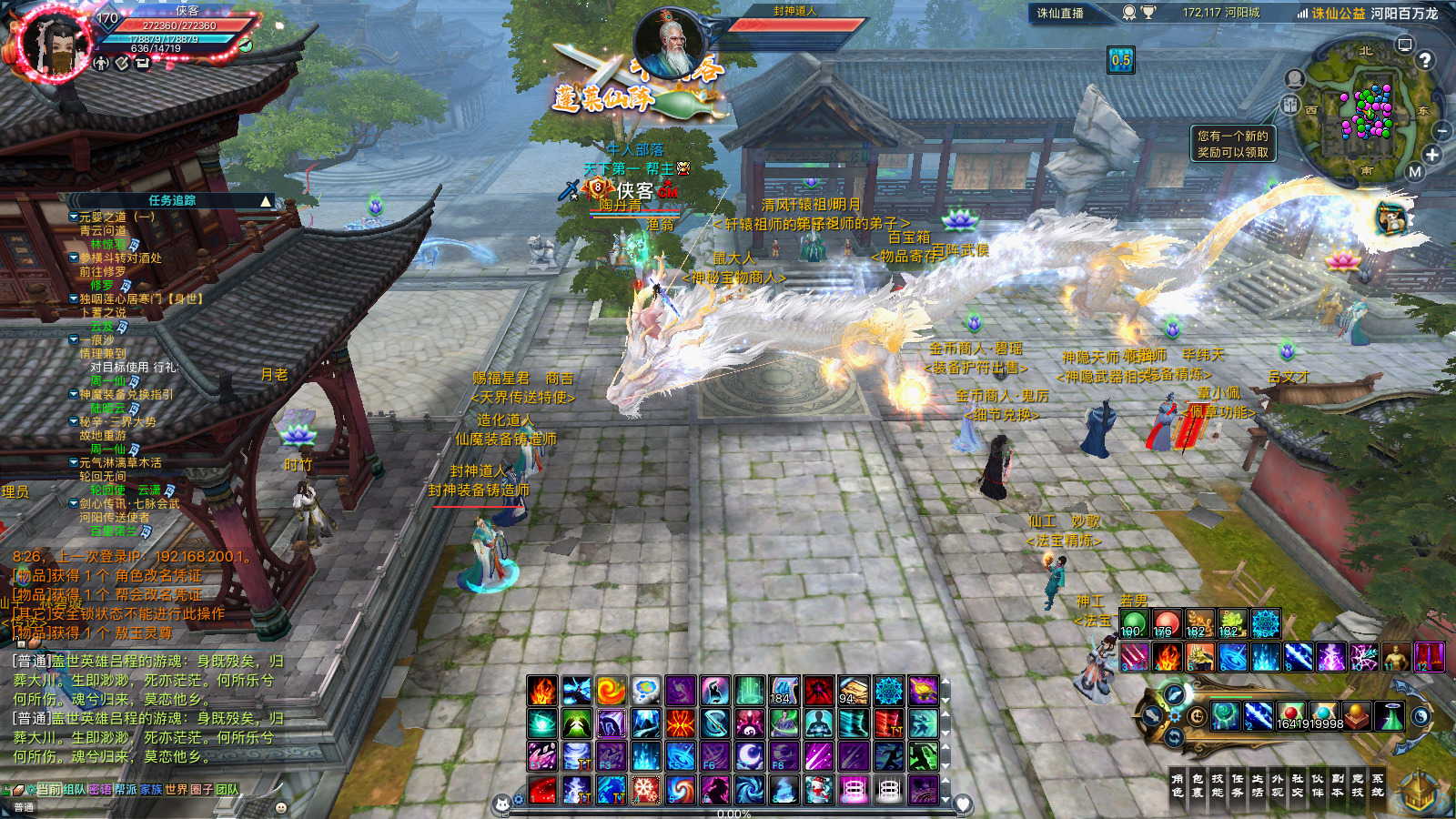Zoom in the minimap with plus button
This screenshot has width=1456, height=819.
point(1432,155)
